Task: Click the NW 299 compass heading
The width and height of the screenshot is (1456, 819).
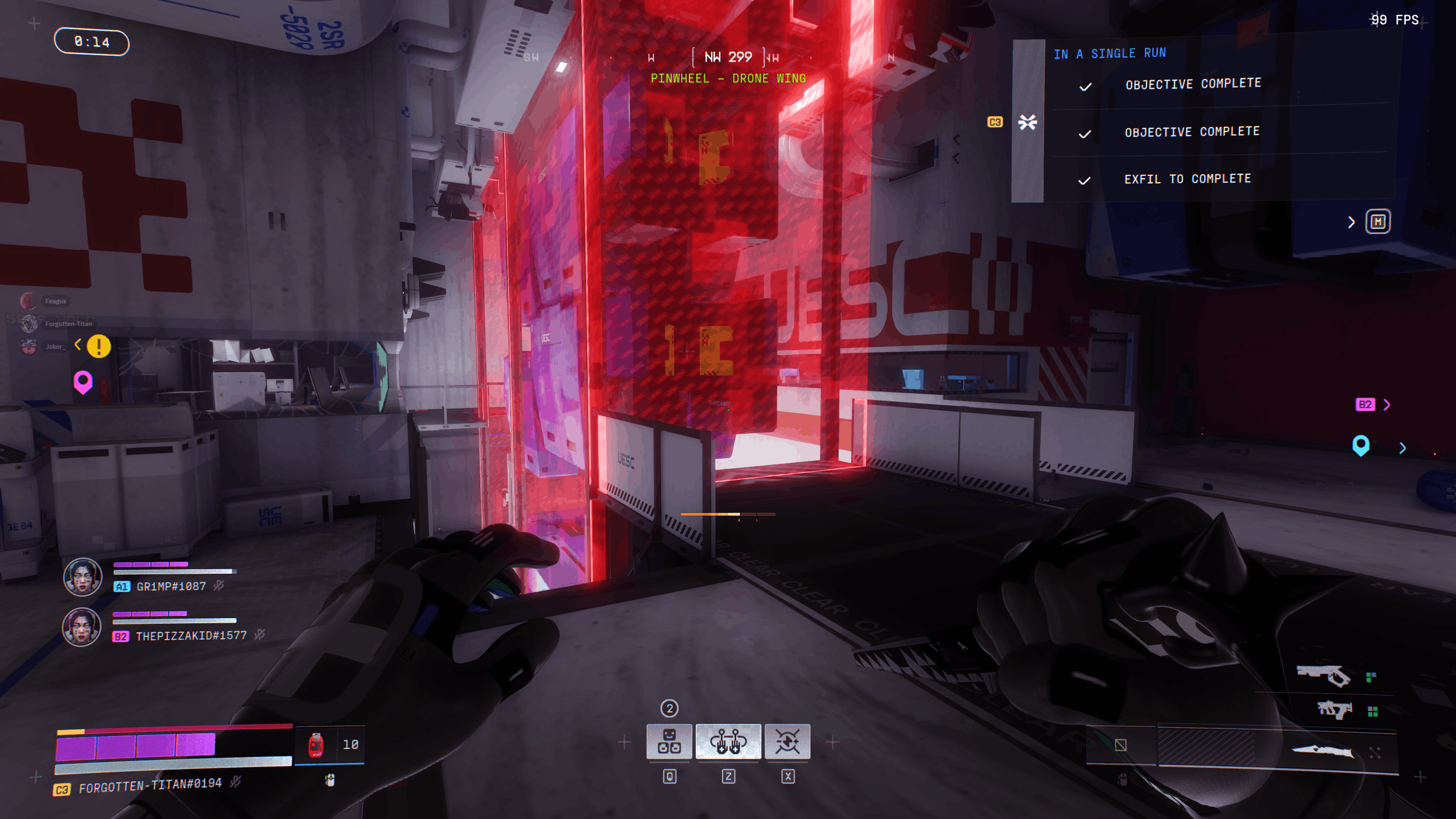Action: [728, 57]
